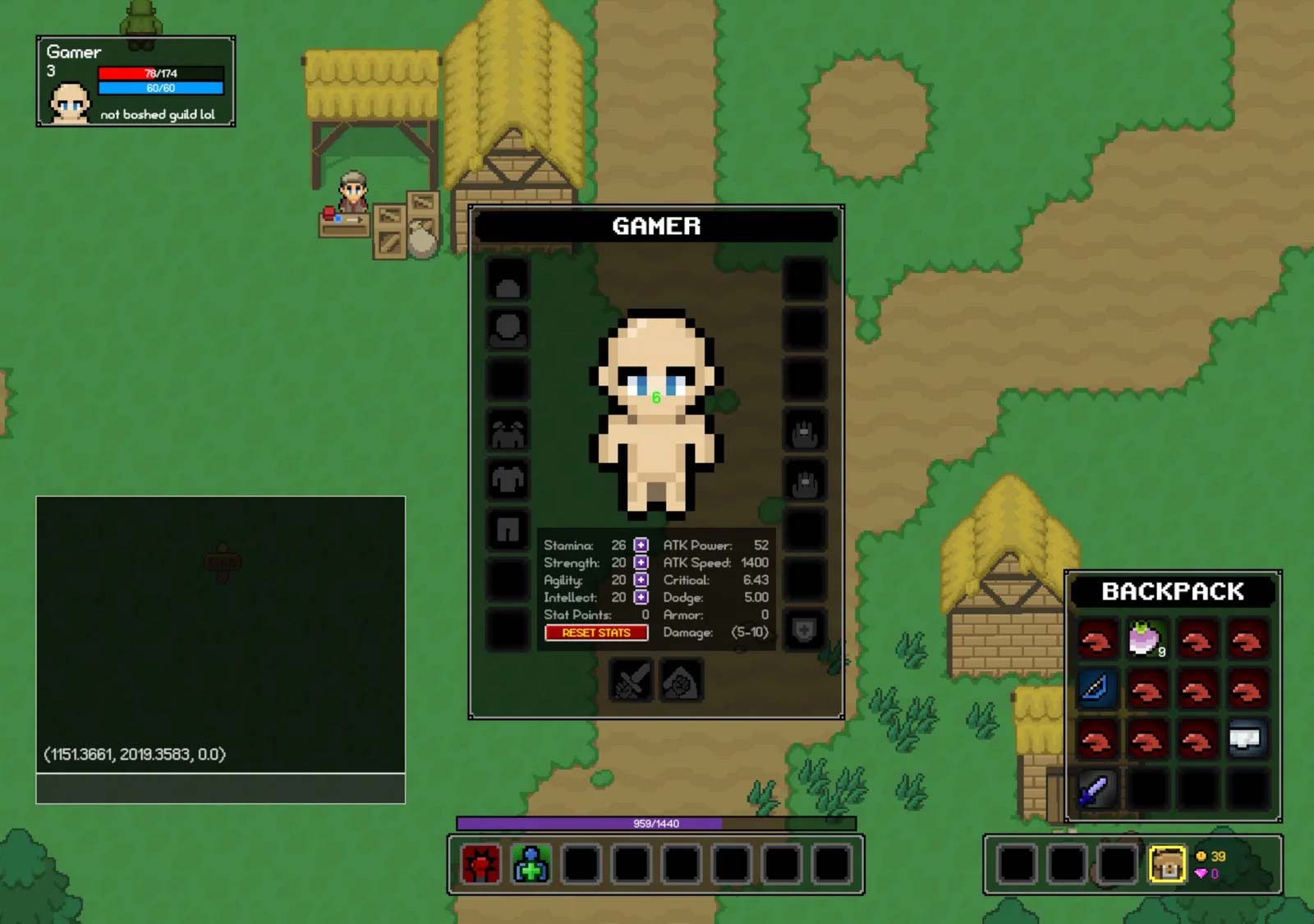This screenshot has width=1314, height=924.
Task: Increase Strength with its plus button
Action: coord(641,563)
